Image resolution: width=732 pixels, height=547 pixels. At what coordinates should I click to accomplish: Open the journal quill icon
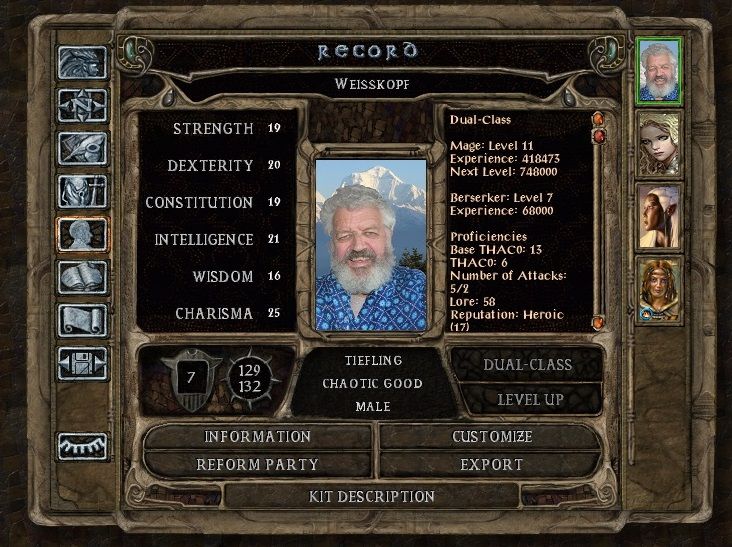[x=82, y=148]
